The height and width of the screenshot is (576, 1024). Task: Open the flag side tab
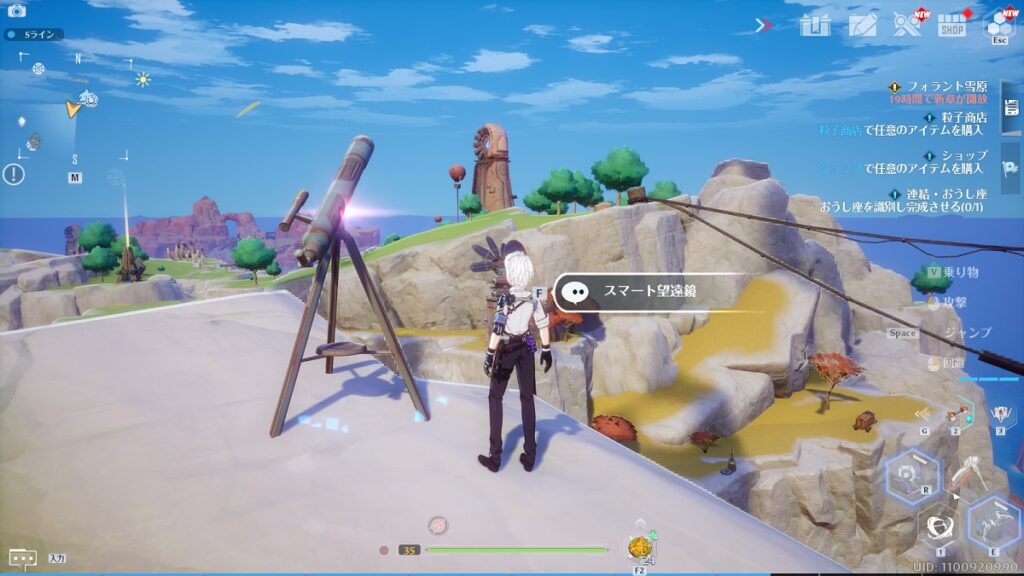pos(1011,171)
